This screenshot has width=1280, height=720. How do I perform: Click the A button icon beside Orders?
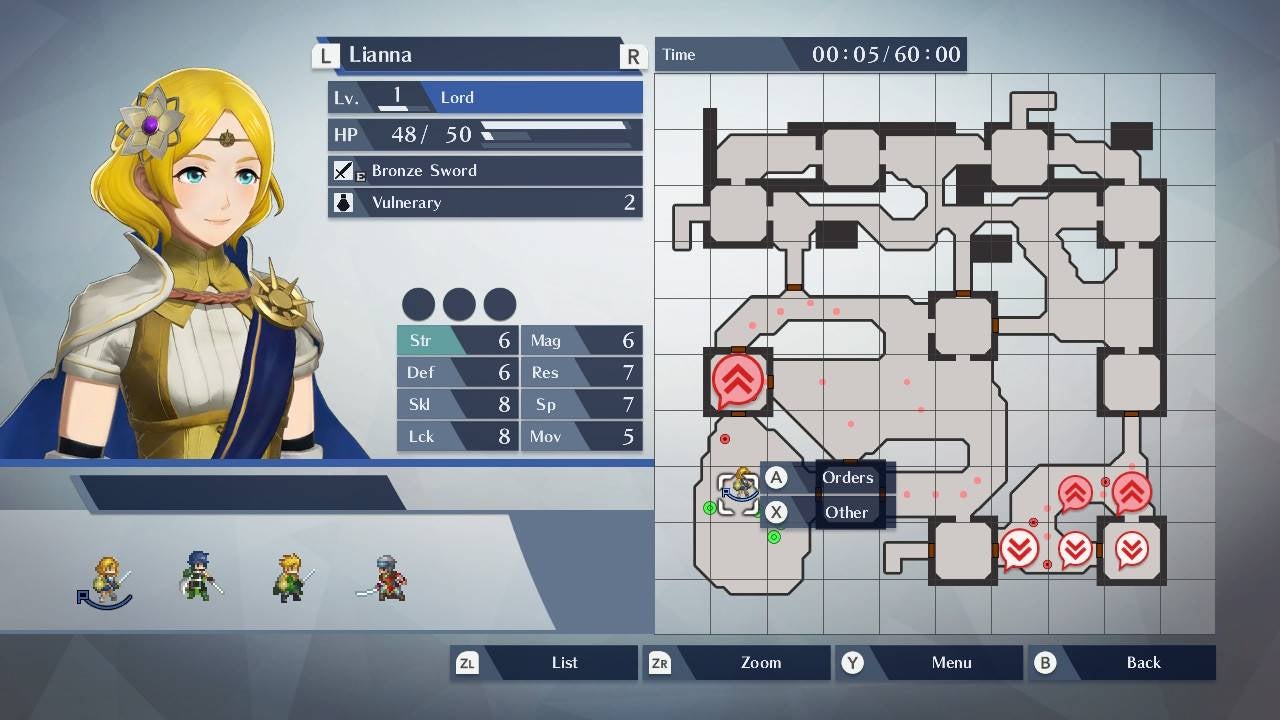tap(776, 478)
